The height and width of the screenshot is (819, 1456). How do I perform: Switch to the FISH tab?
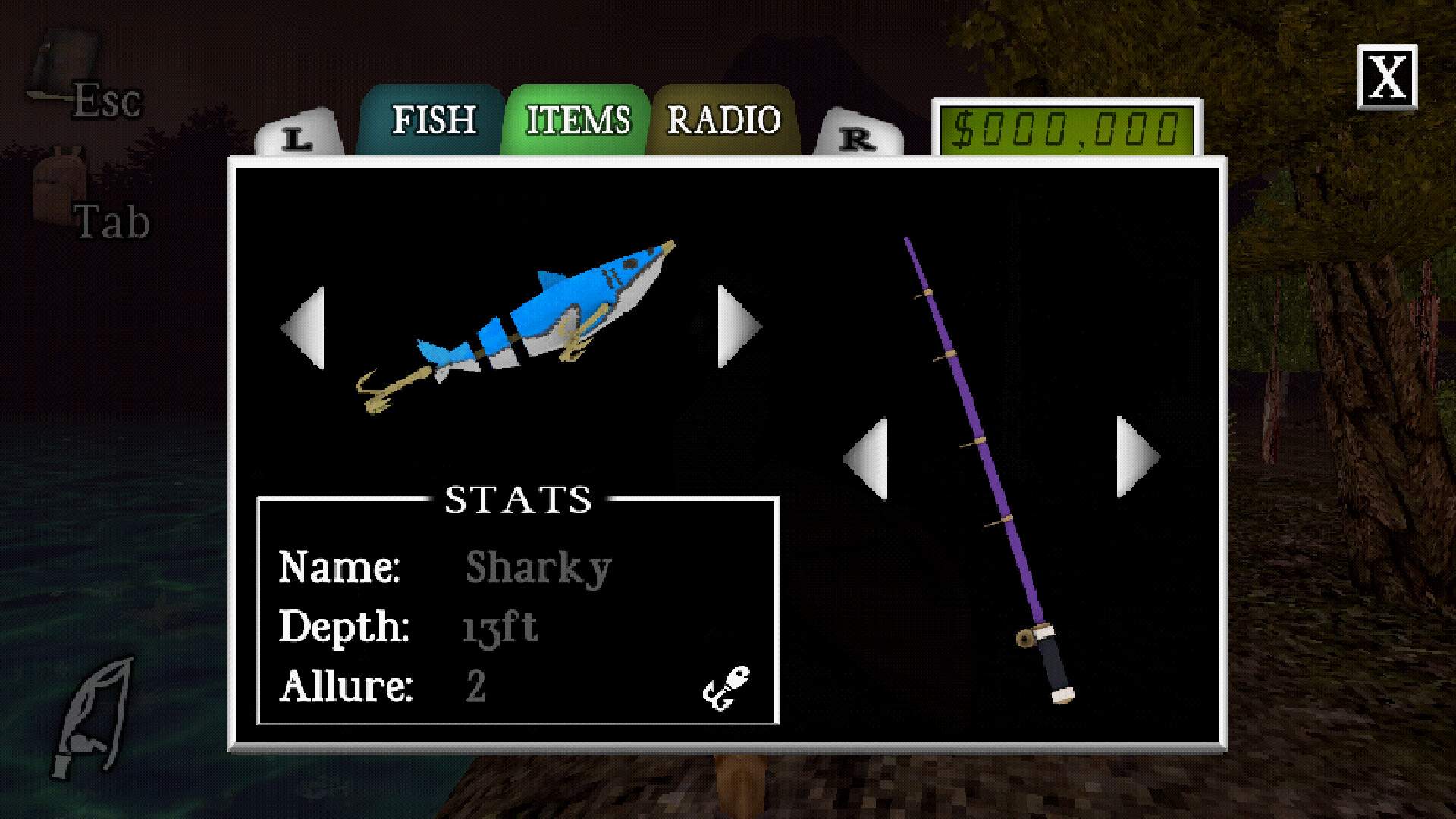[x=434, y=119]
